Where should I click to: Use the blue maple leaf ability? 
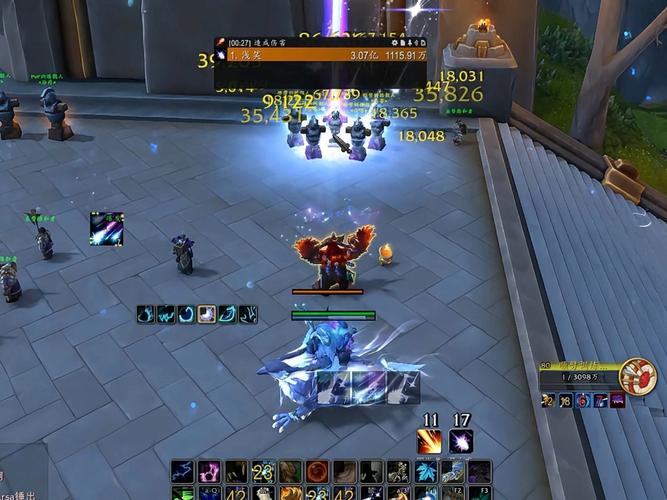pos(425,471)
